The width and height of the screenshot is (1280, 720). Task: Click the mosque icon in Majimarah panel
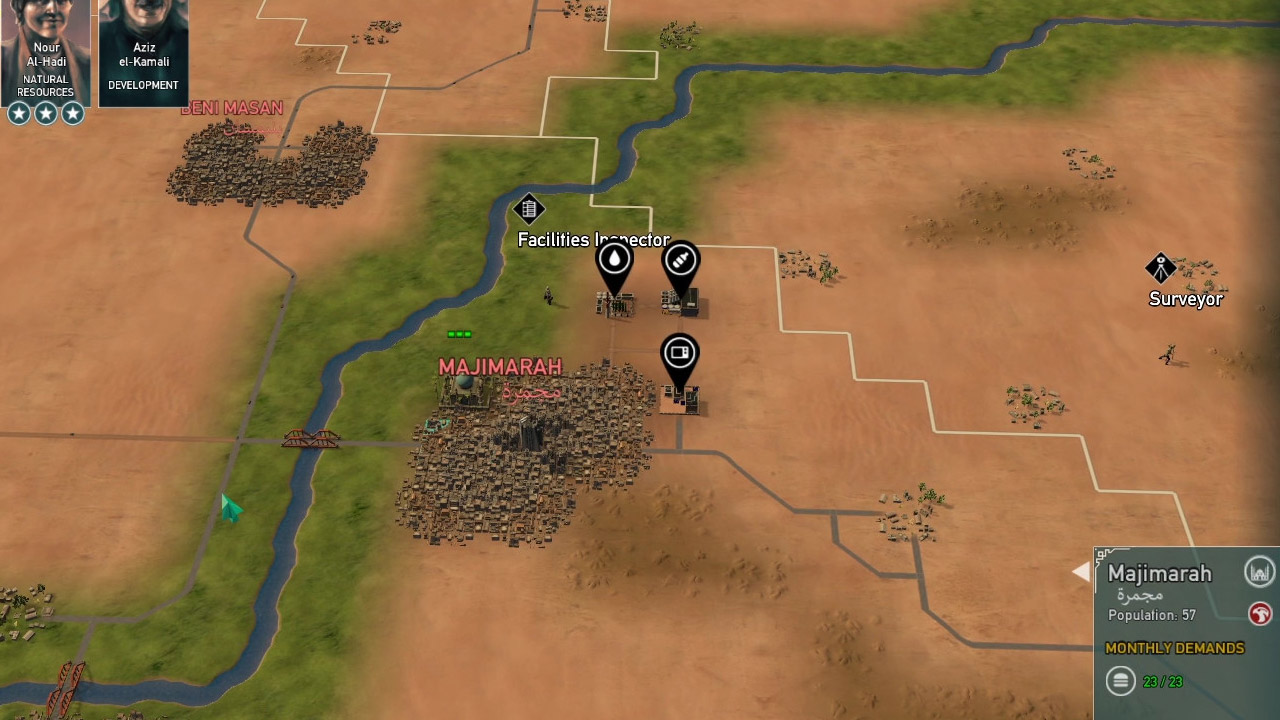(1260, 572)
